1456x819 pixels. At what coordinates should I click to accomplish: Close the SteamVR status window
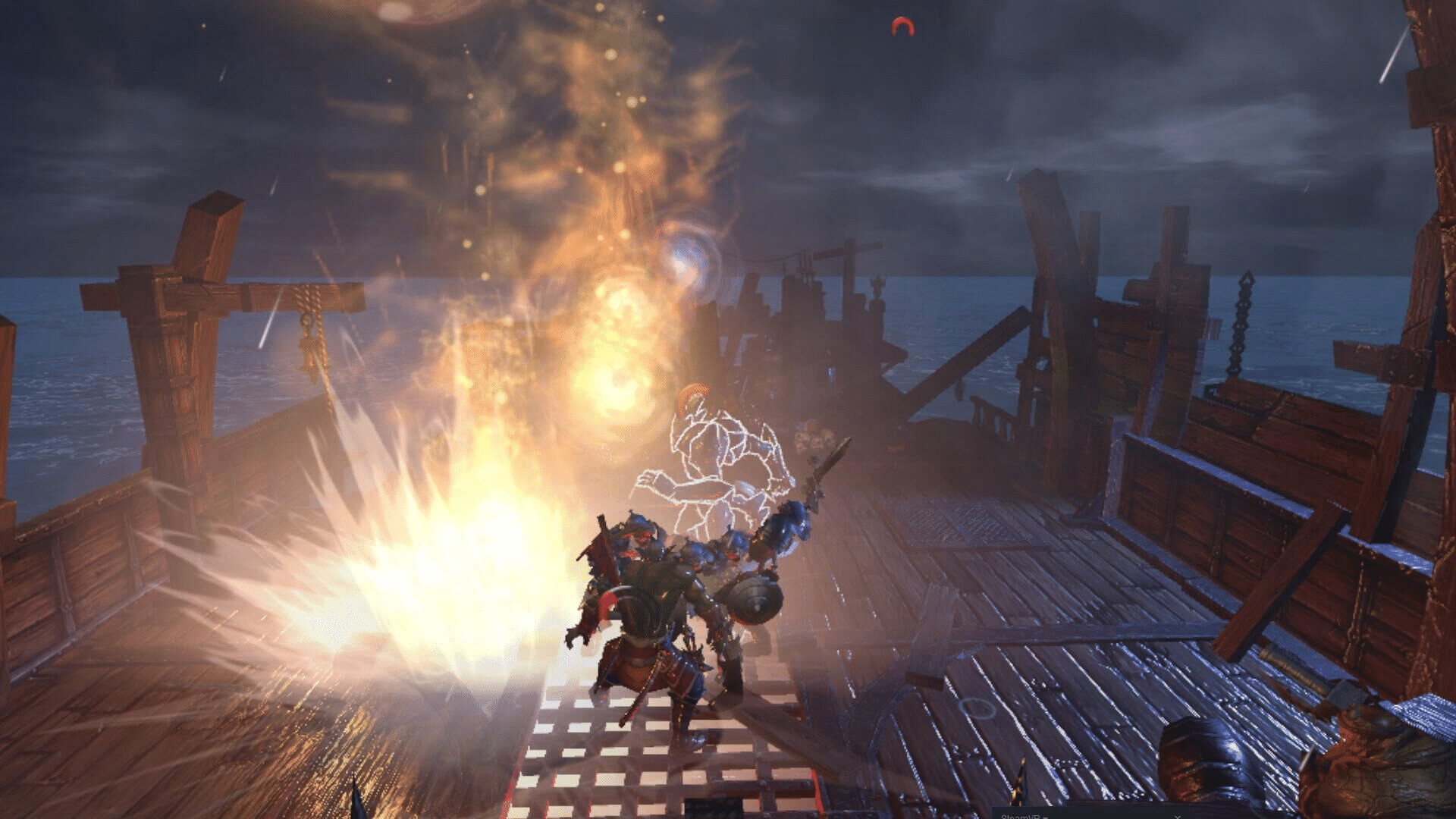coord(1178,816)
